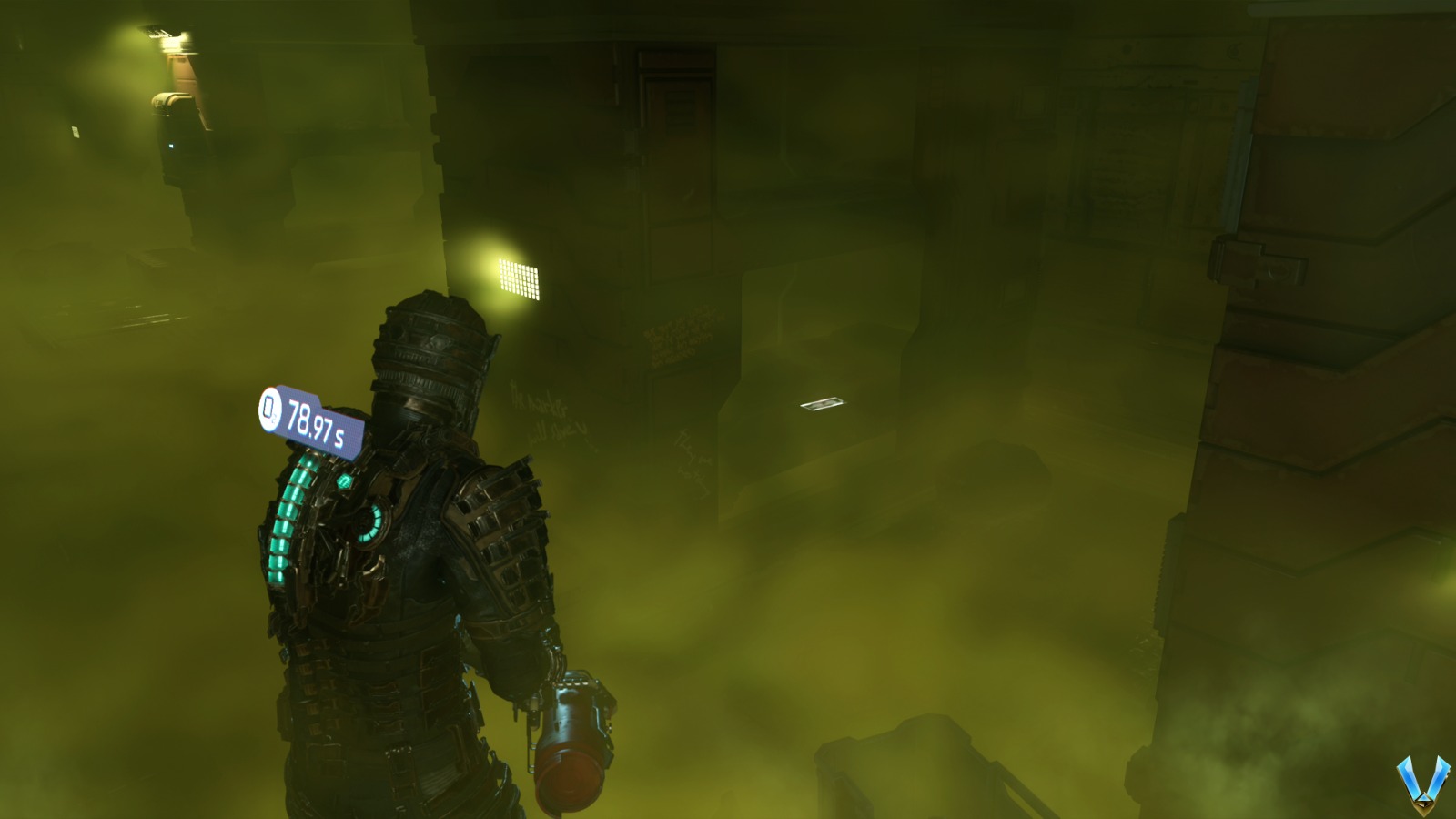Open details on the wall graffiti text

[678, 337]
